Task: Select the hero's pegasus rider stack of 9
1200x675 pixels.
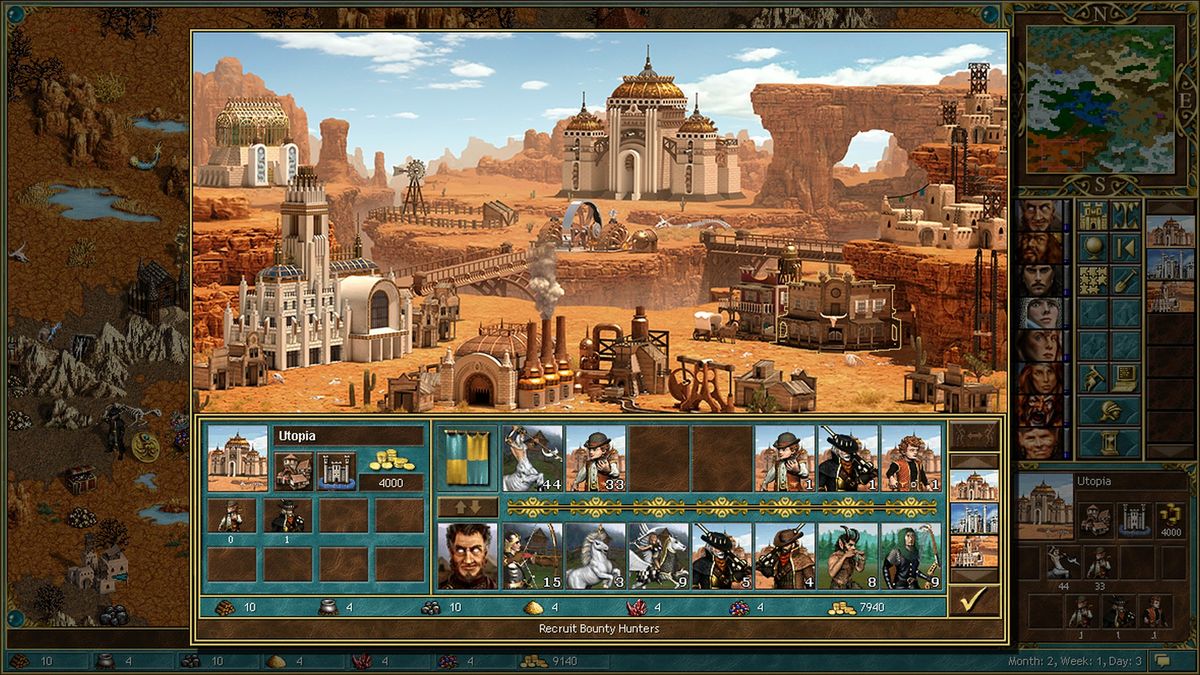Action: 659,556
